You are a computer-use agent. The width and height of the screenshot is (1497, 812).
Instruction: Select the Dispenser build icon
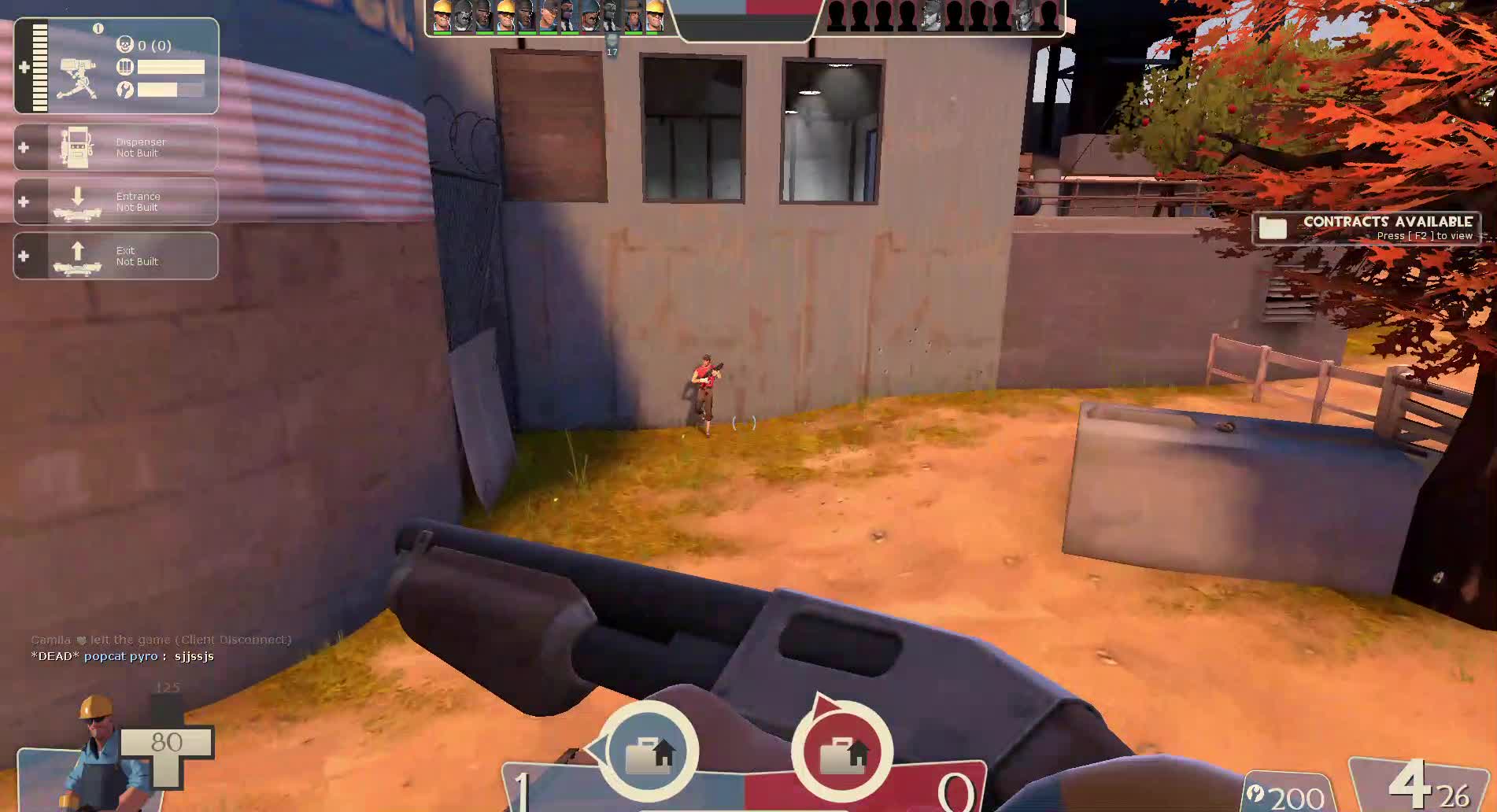click(75, 146)
